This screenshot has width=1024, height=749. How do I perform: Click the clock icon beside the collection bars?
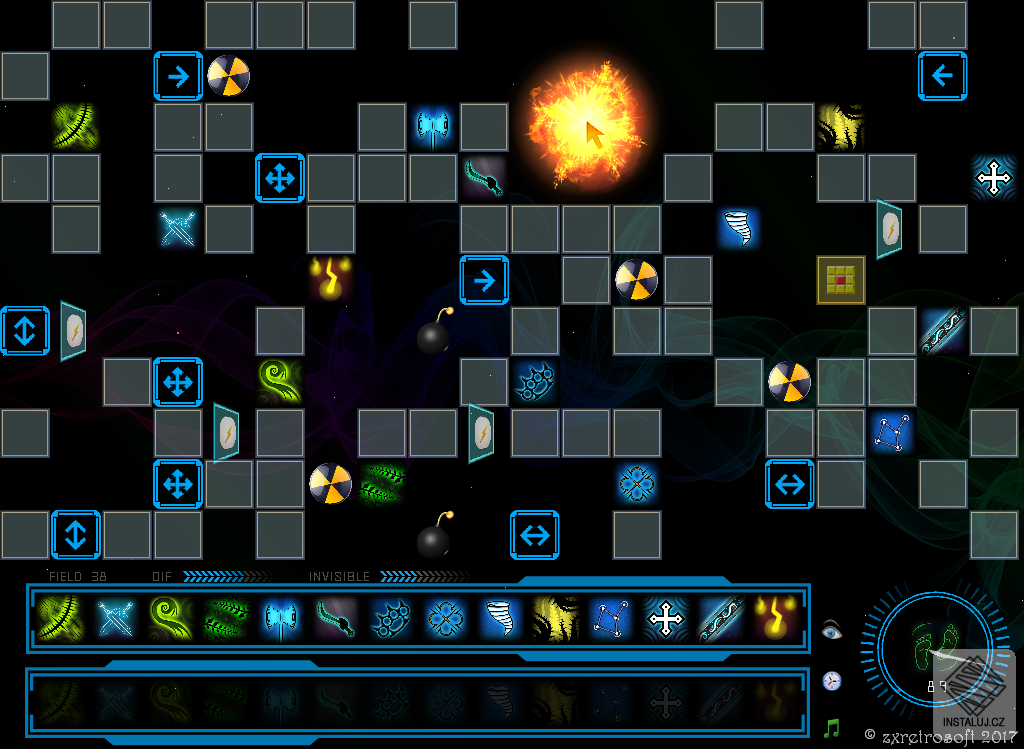(x=831, y=681)
